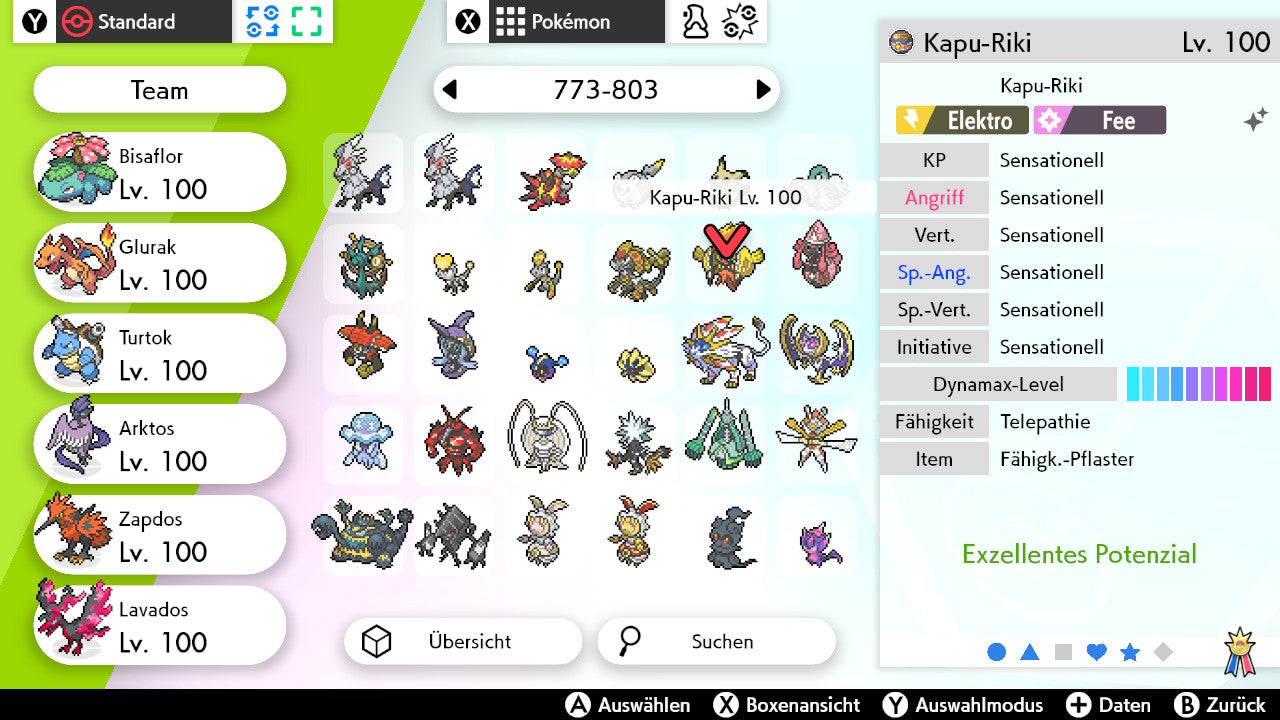Toggle the star marking
The image size is (1280, 720).
[1129, 652]
